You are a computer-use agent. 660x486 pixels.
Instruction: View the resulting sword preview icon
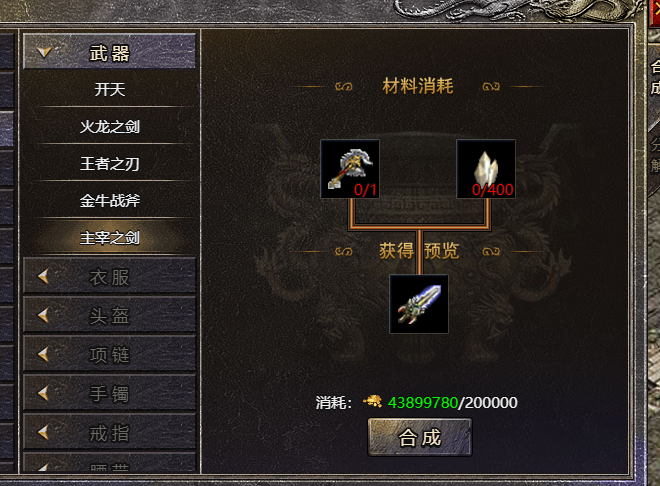418,304
